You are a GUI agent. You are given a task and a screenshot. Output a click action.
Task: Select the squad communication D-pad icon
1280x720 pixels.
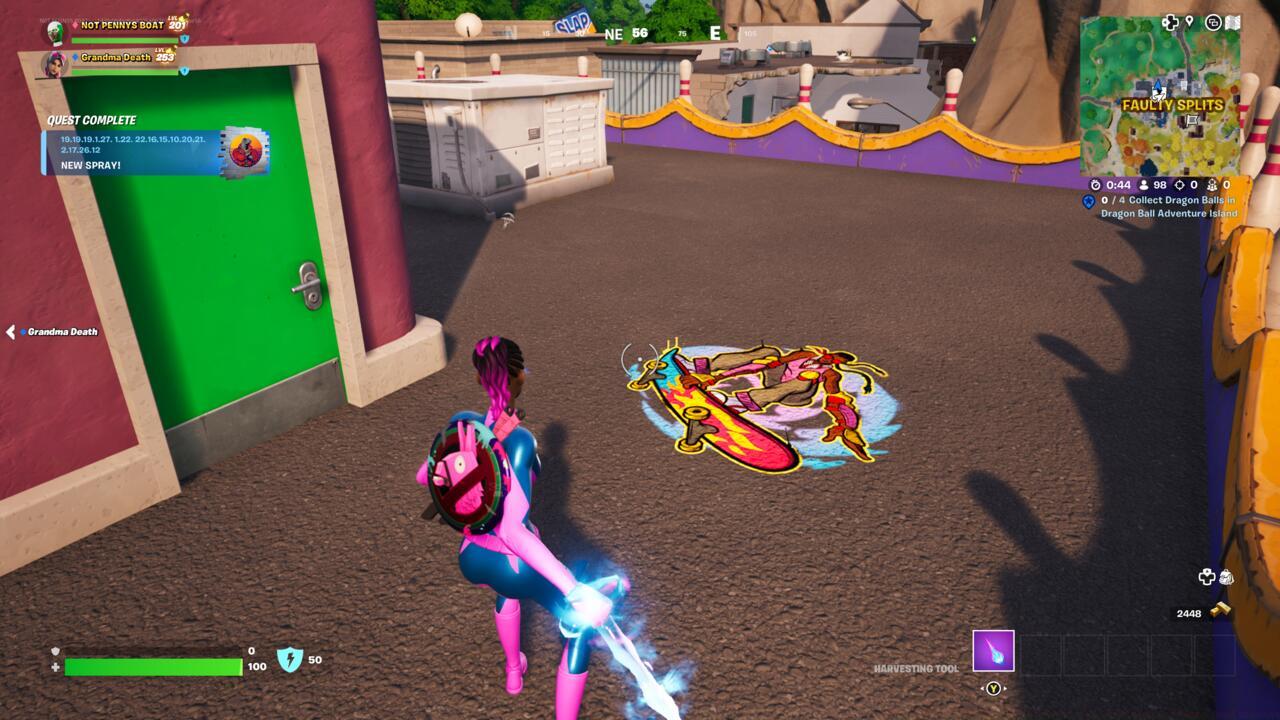click(x=1169, y=22)
